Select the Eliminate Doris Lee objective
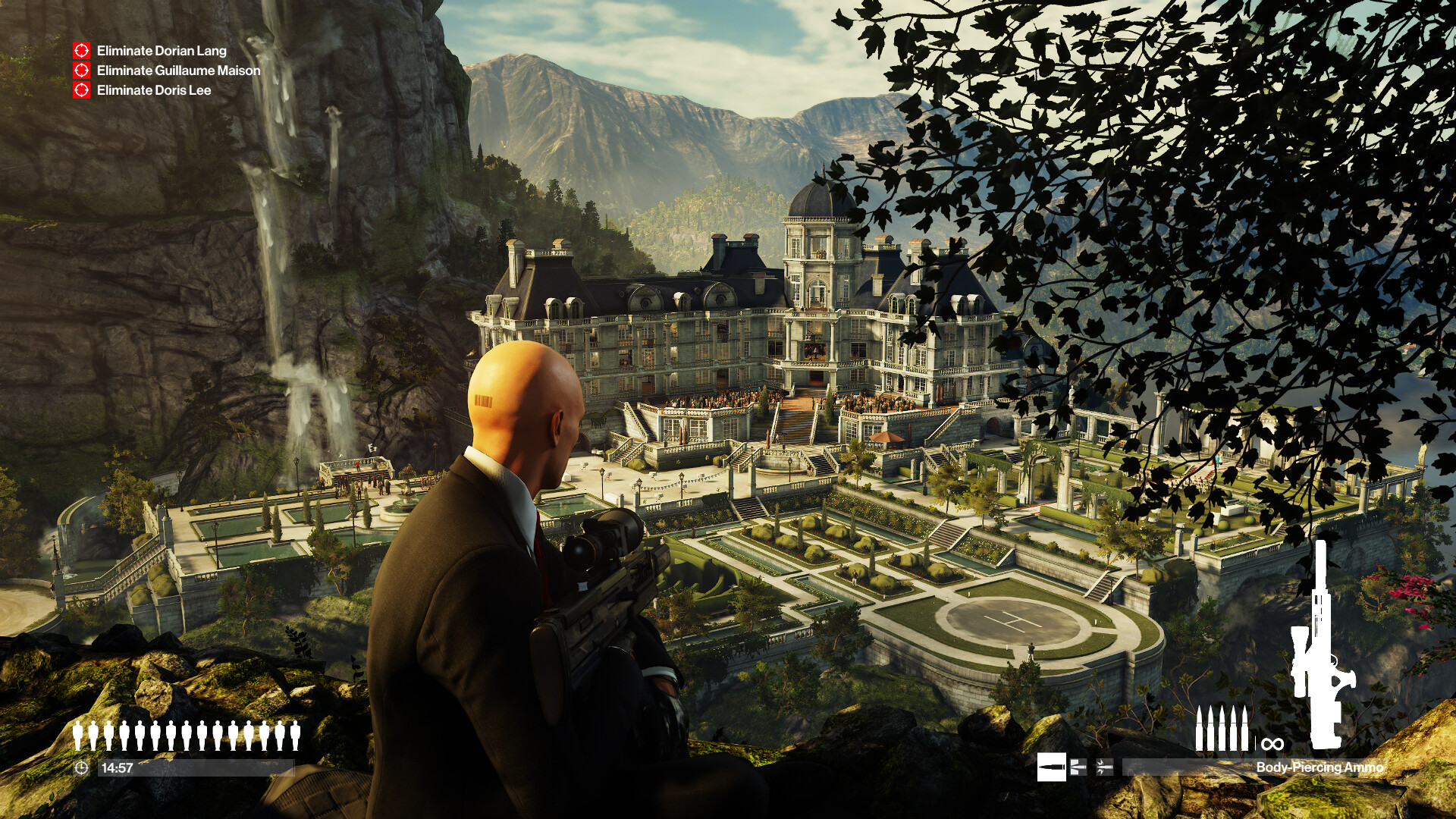Image resolution: width=1456 pixels, height=819 pixels. click(153, 90)
